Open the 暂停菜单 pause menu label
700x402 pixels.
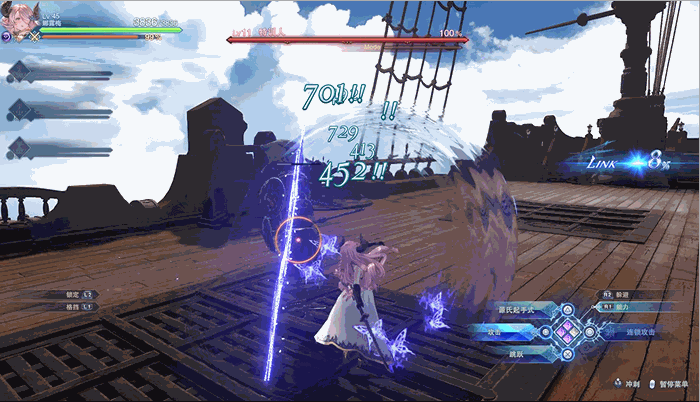point(675,383)
